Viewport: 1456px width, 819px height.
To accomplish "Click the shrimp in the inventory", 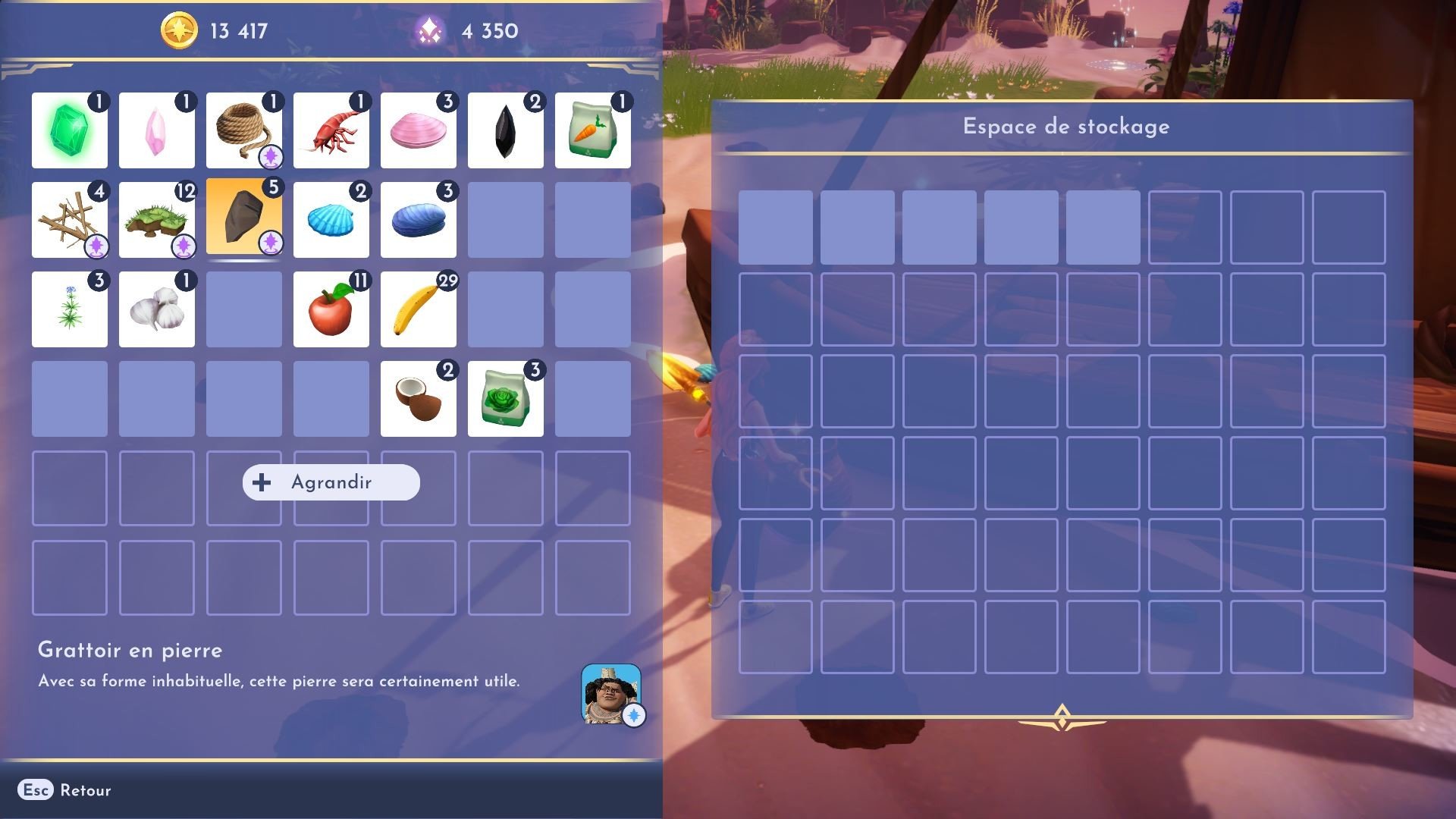I will click(331, 130).
